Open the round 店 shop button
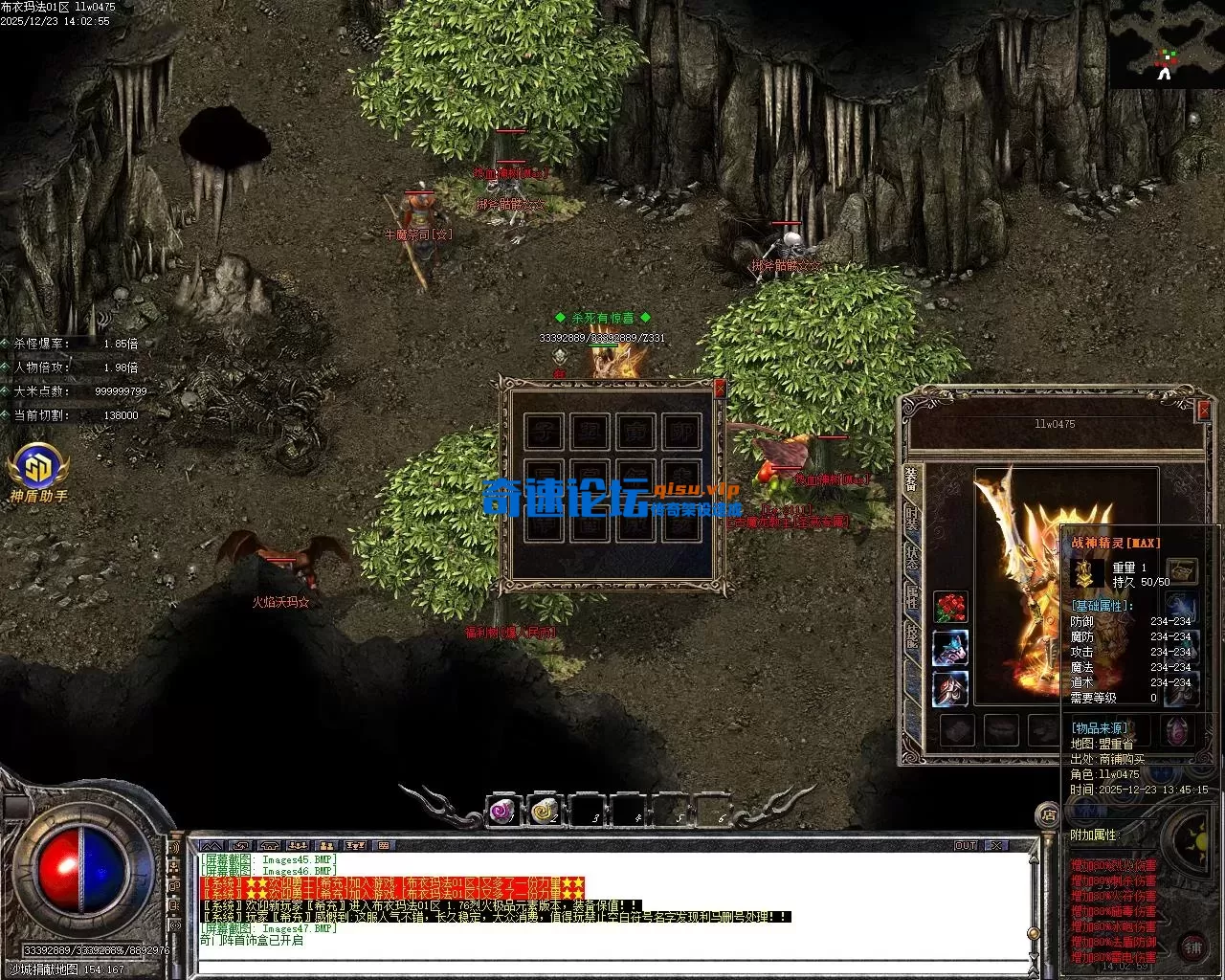The height and width of the screenshot is (980, 1225). (1049, 815)
